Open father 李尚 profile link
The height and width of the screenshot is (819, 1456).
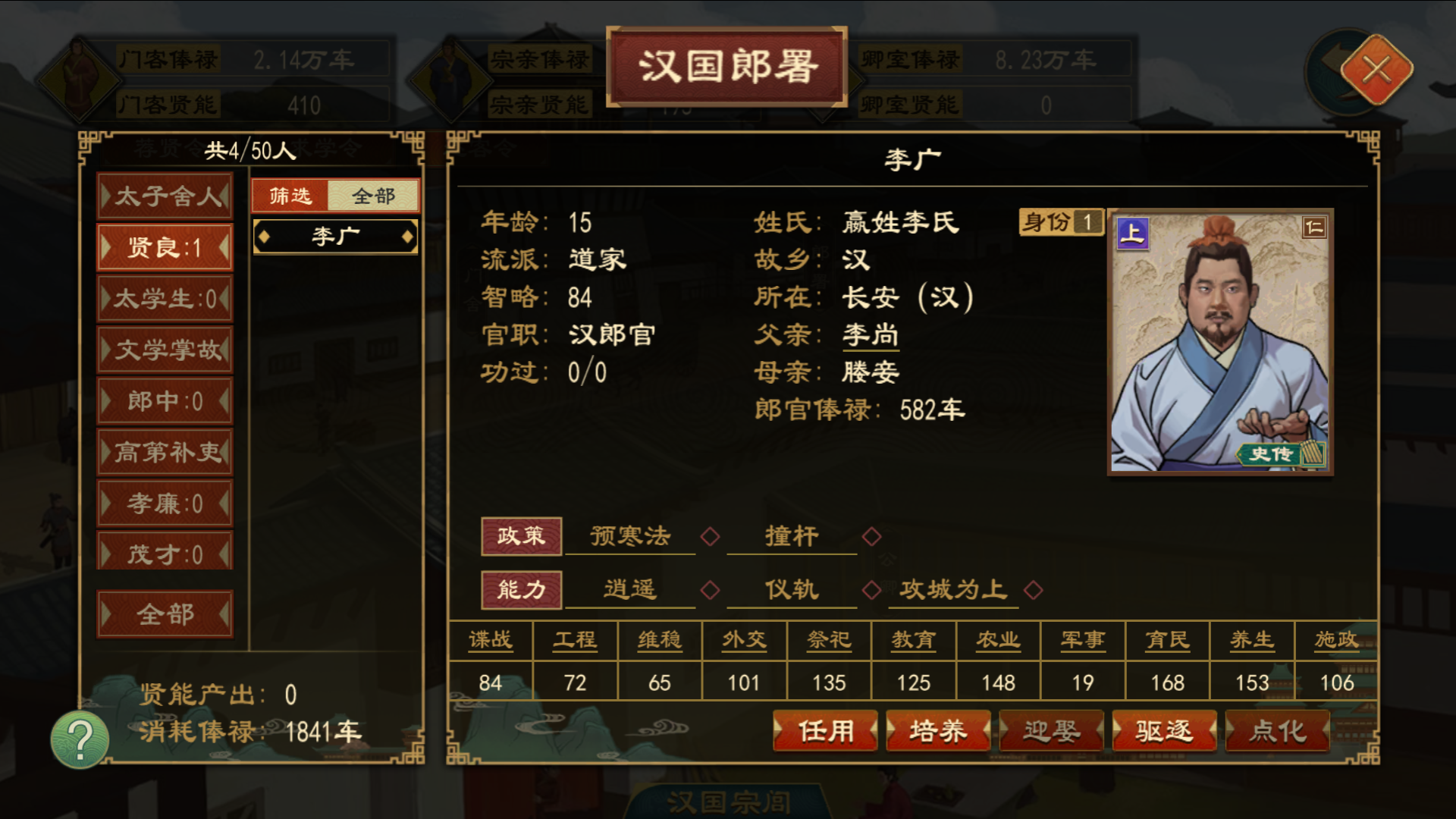click(x=870, y=334)
